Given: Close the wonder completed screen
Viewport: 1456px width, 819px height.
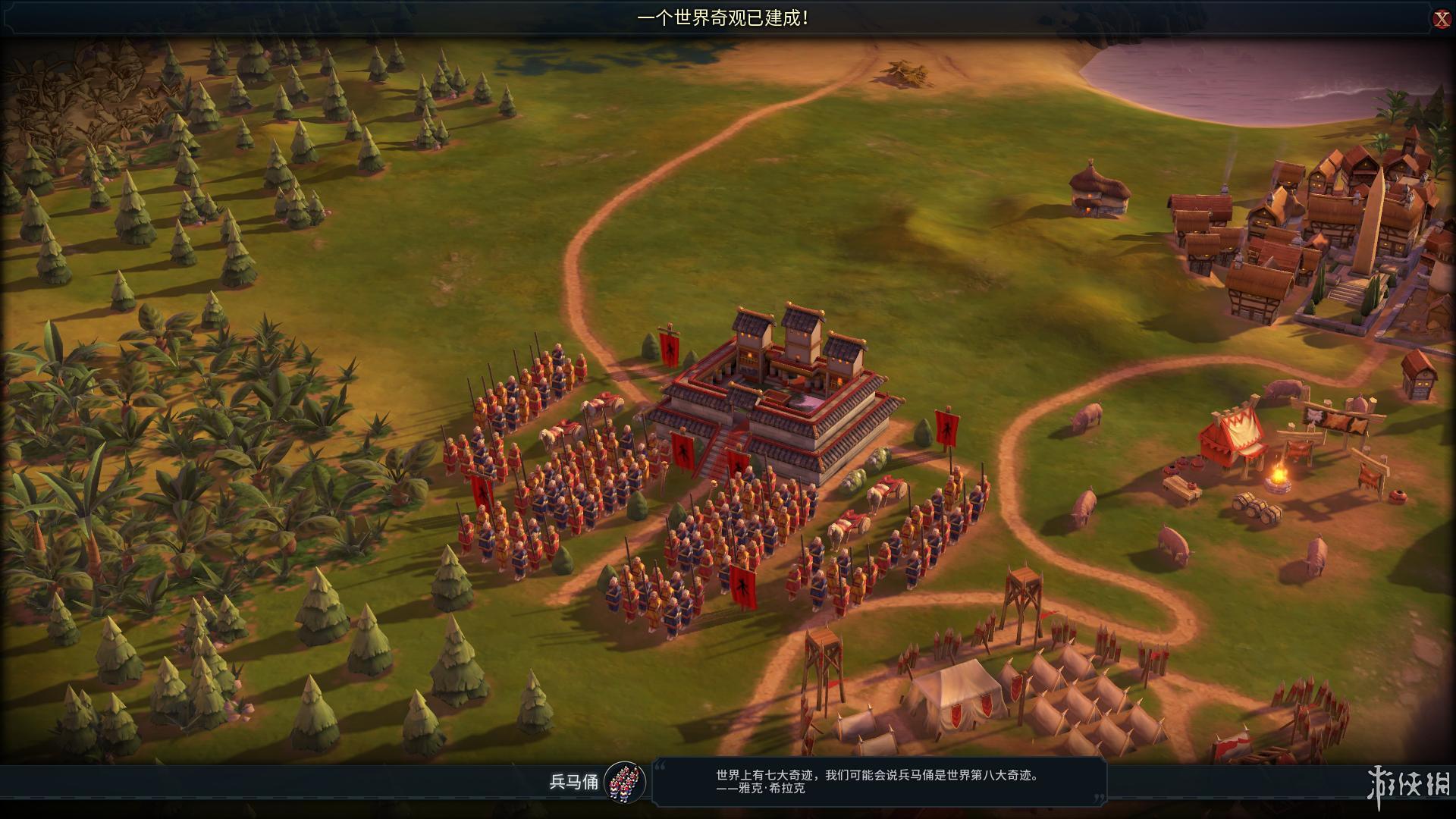Looking at the screenshot, I should [1441, 19].
